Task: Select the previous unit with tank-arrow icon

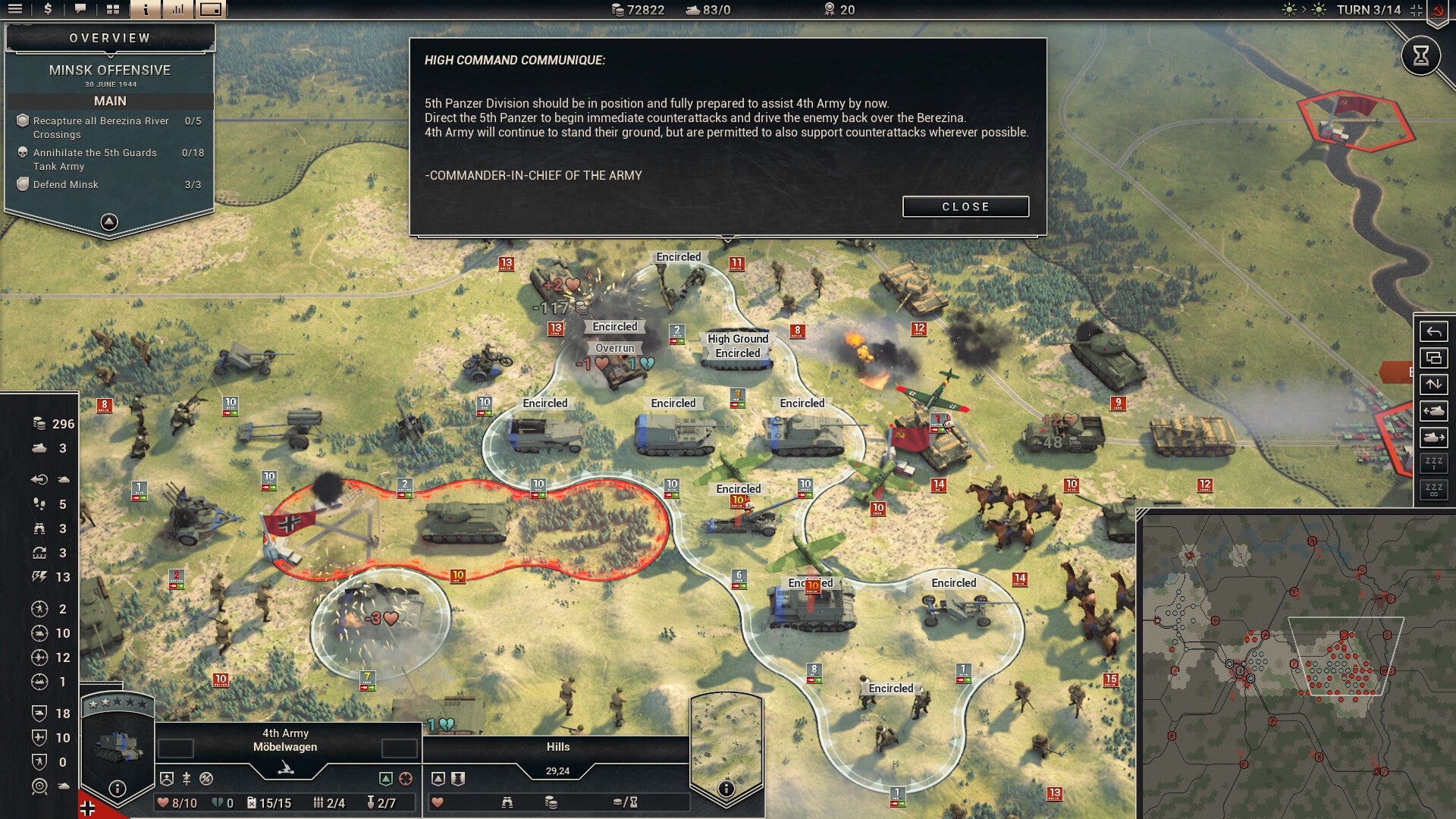Action: (x=1436, y=409)
